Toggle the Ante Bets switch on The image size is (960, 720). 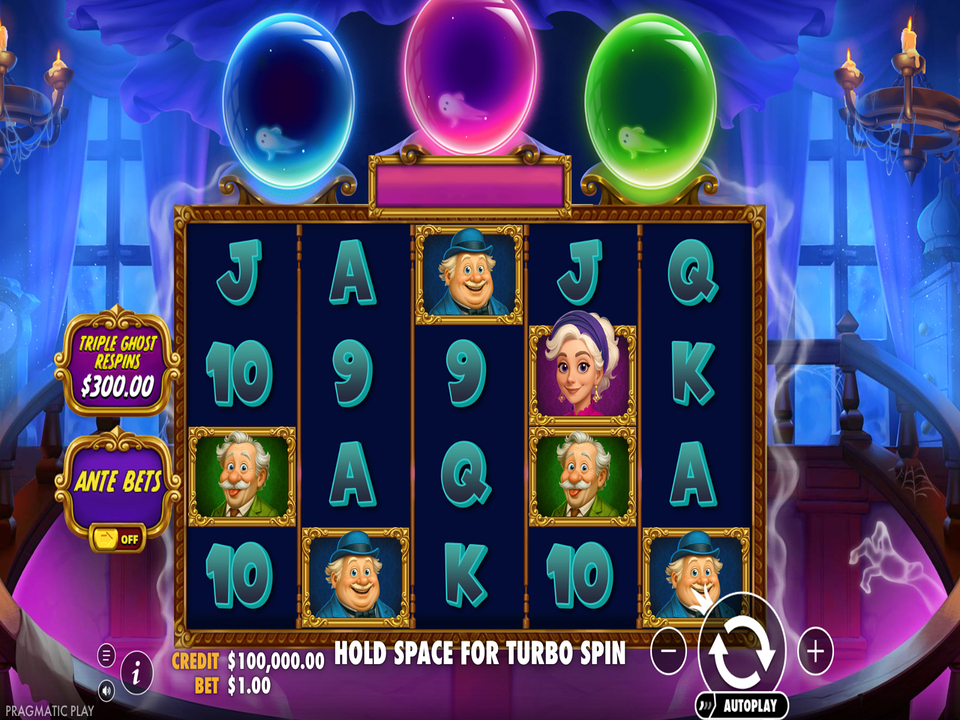tap(117, 537)
